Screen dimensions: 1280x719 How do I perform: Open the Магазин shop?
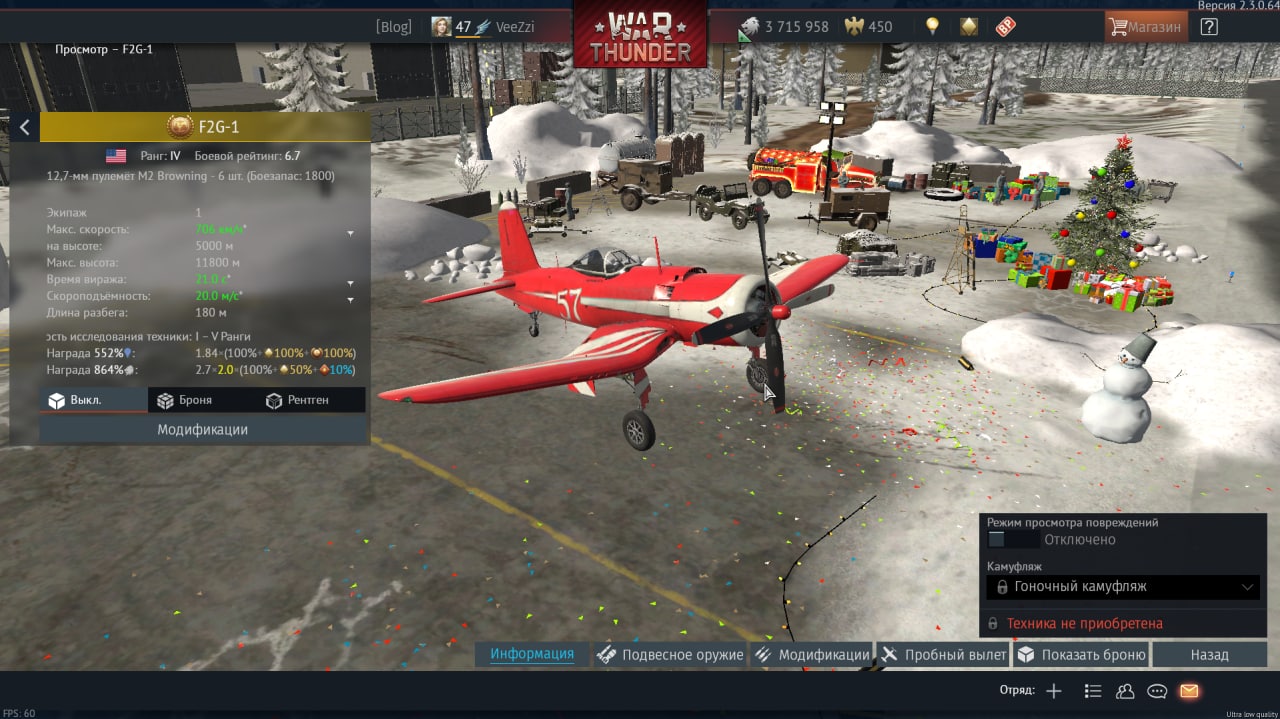(1146, 27)
